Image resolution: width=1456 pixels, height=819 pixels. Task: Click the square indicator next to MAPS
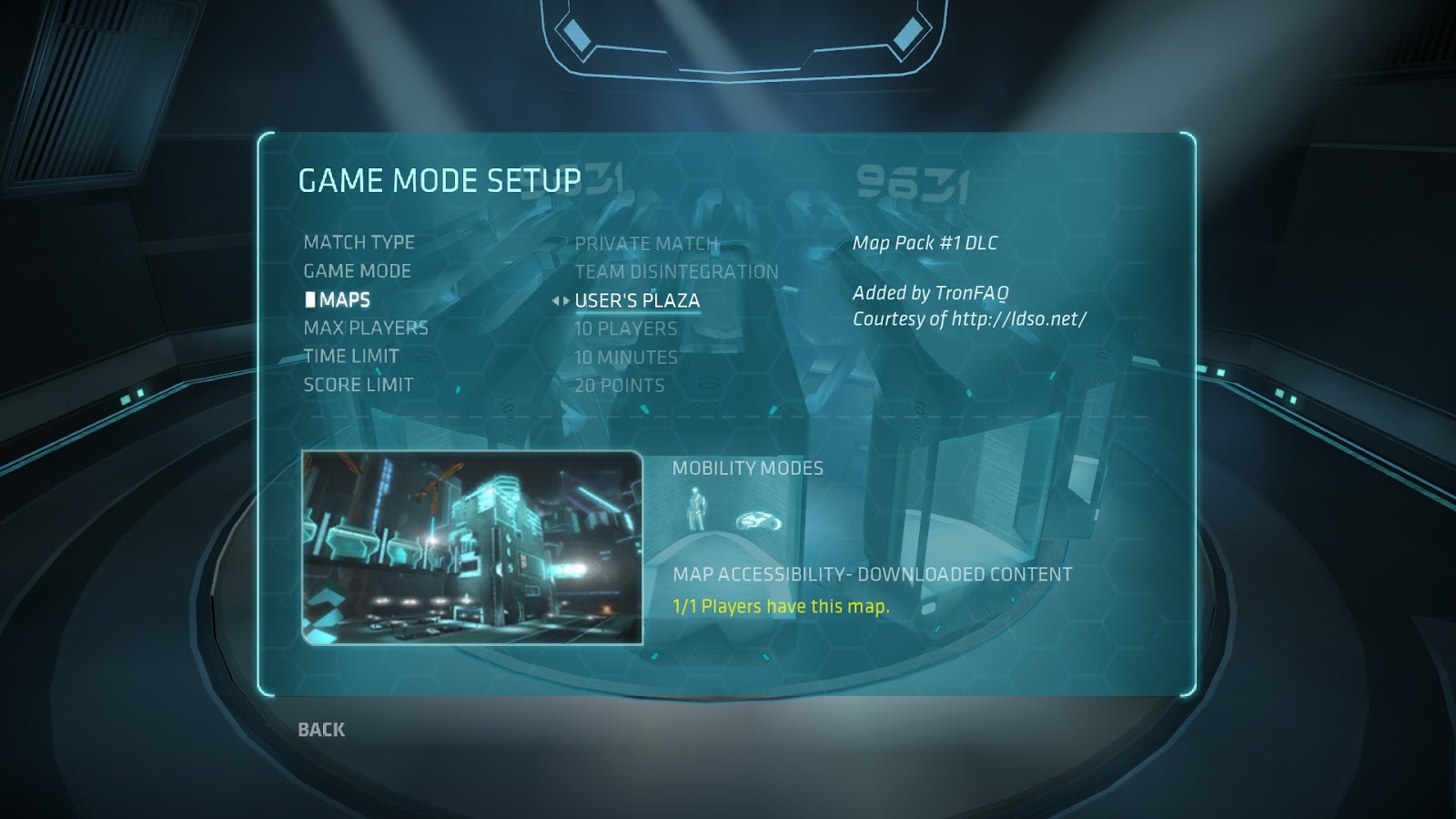point(312,298)
